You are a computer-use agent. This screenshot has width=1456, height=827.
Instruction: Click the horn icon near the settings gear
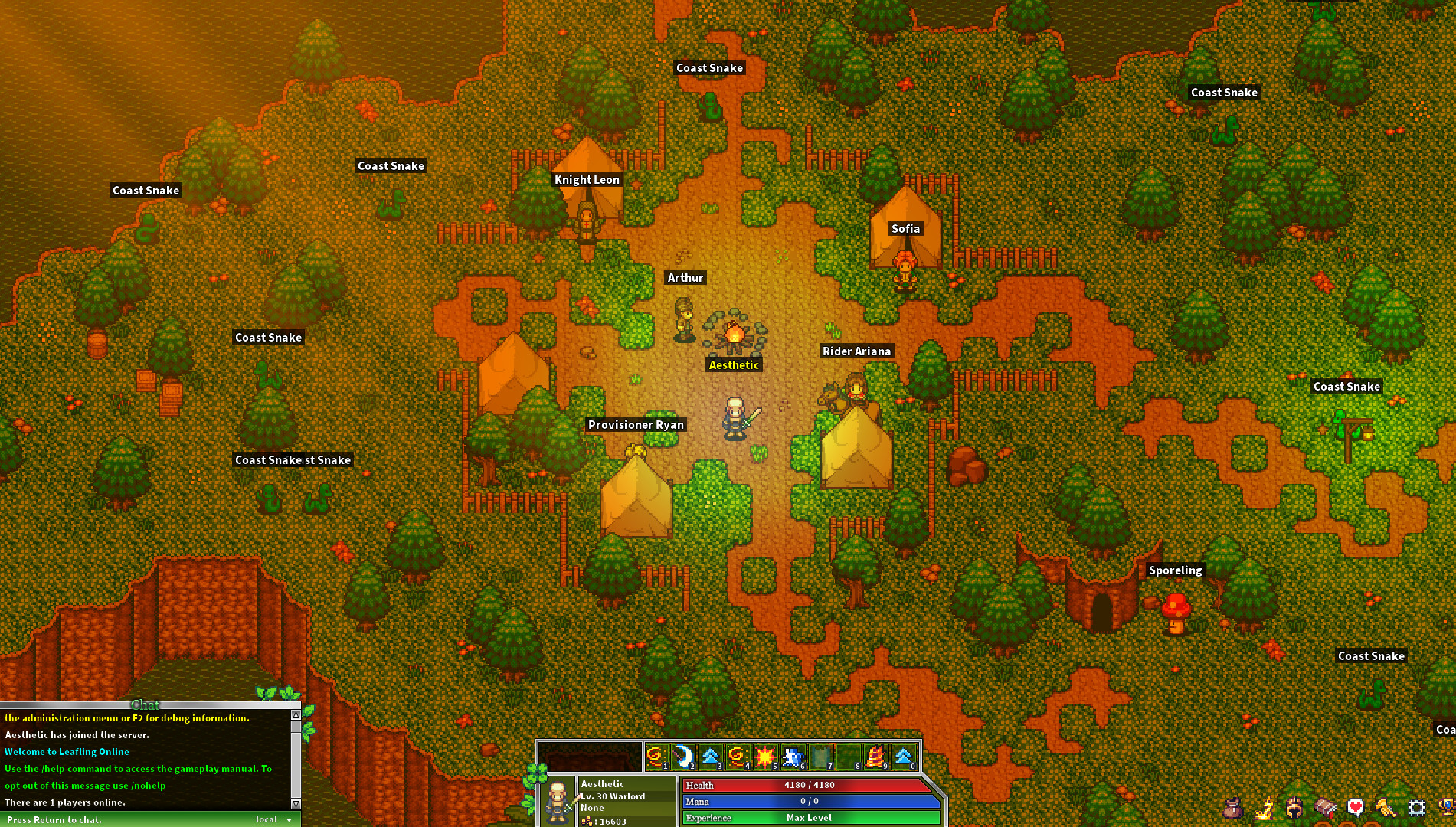(1386, 809)
